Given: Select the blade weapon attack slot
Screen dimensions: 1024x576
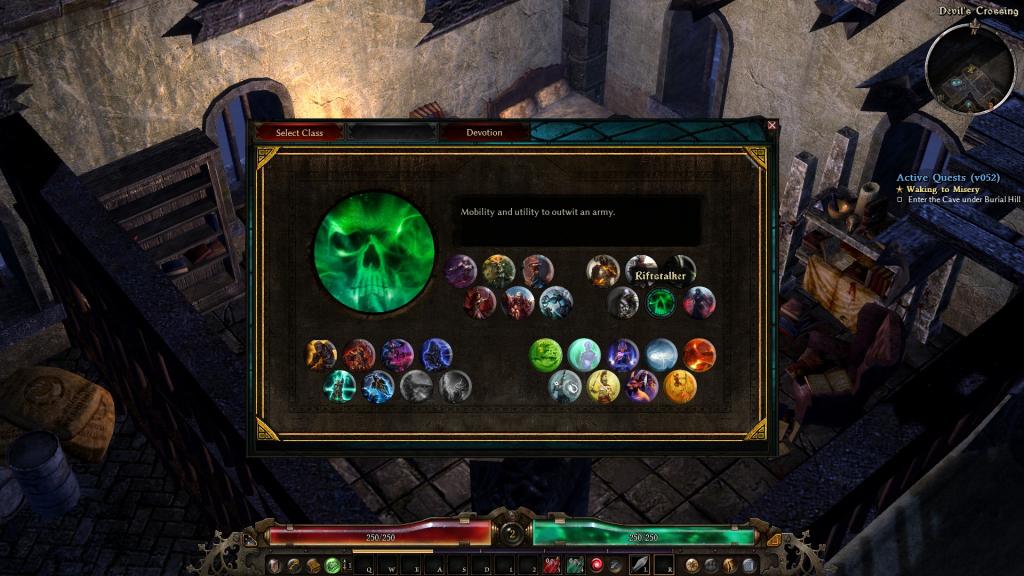Looking at the screenshot, I should coord(637,566).
